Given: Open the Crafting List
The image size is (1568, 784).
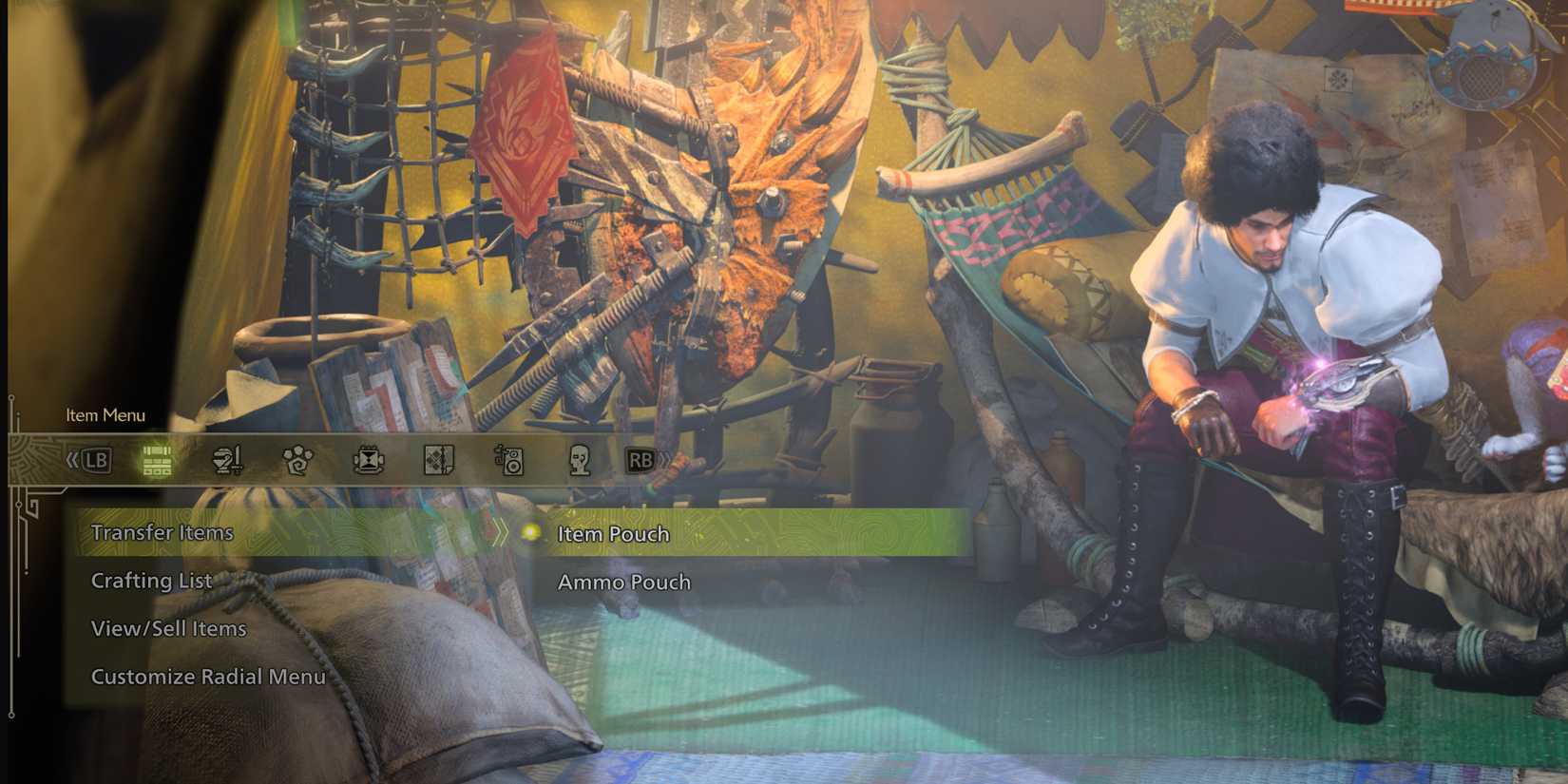Looking at the screenshot, I should 151,580.
